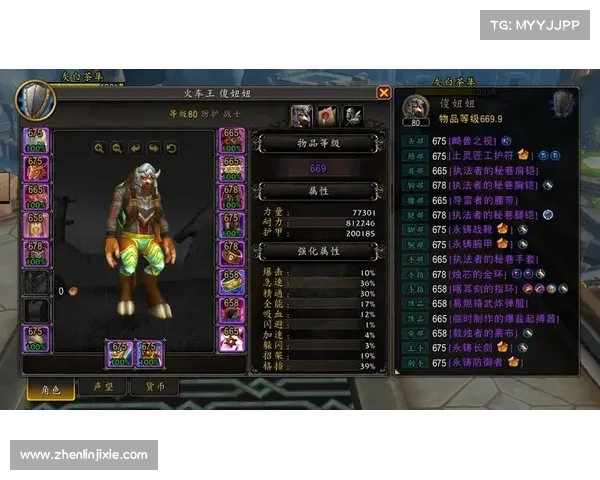The height and width of the screenshot is (480, 600).
Task: Show the character stats sidebar pane
Action: pos(300,115)
